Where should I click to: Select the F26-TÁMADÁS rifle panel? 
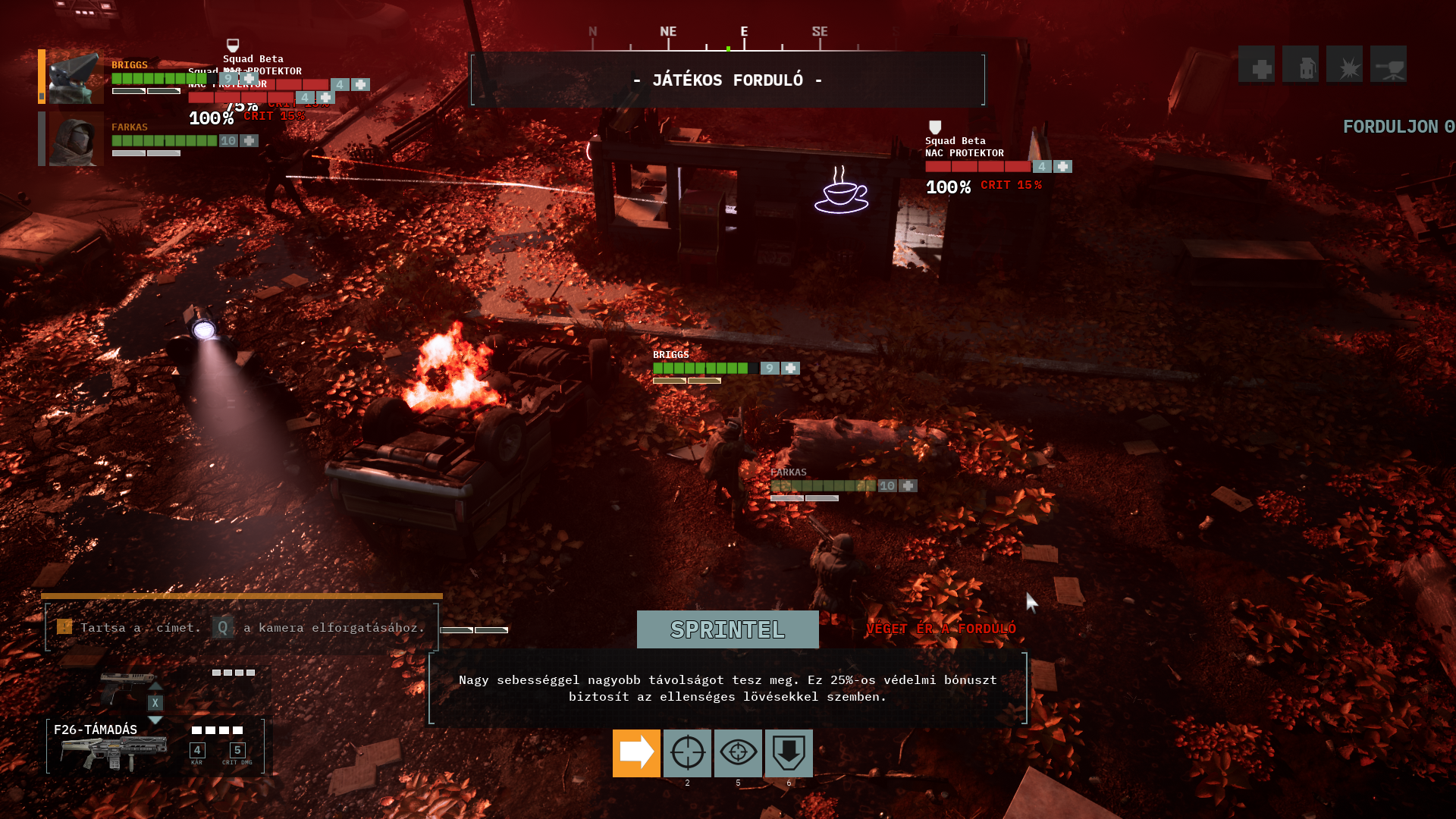click(155, 747)
